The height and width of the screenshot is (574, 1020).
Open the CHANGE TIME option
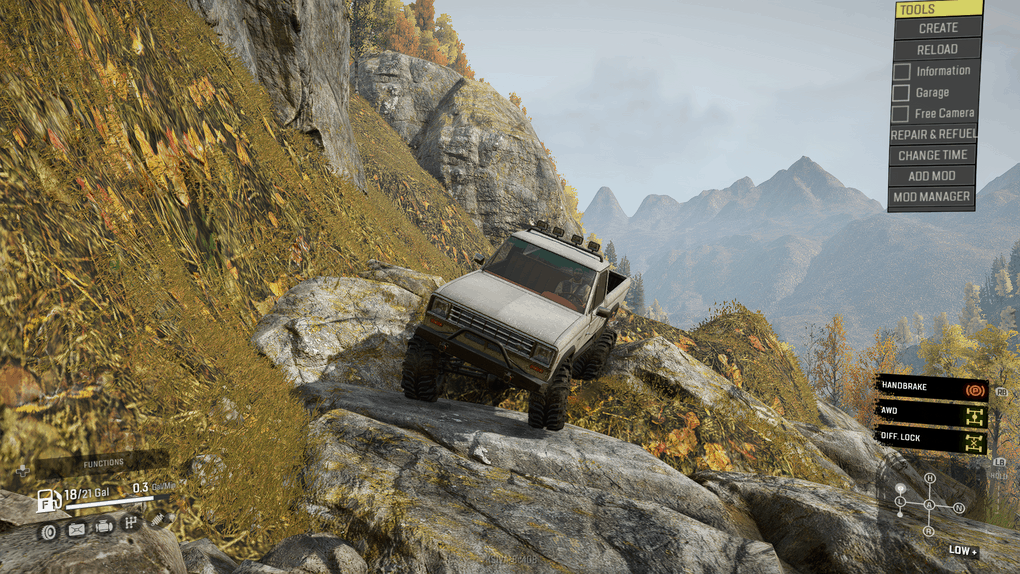[x=933, y=155]
